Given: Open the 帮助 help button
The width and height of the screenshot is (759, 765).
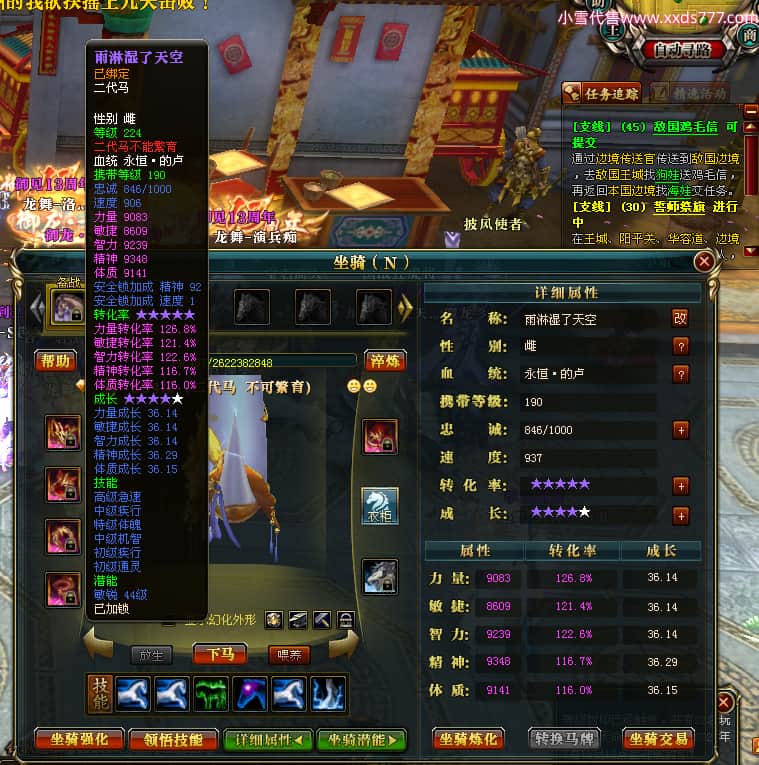Looking at the screenshot, I should tap(55, 361).
